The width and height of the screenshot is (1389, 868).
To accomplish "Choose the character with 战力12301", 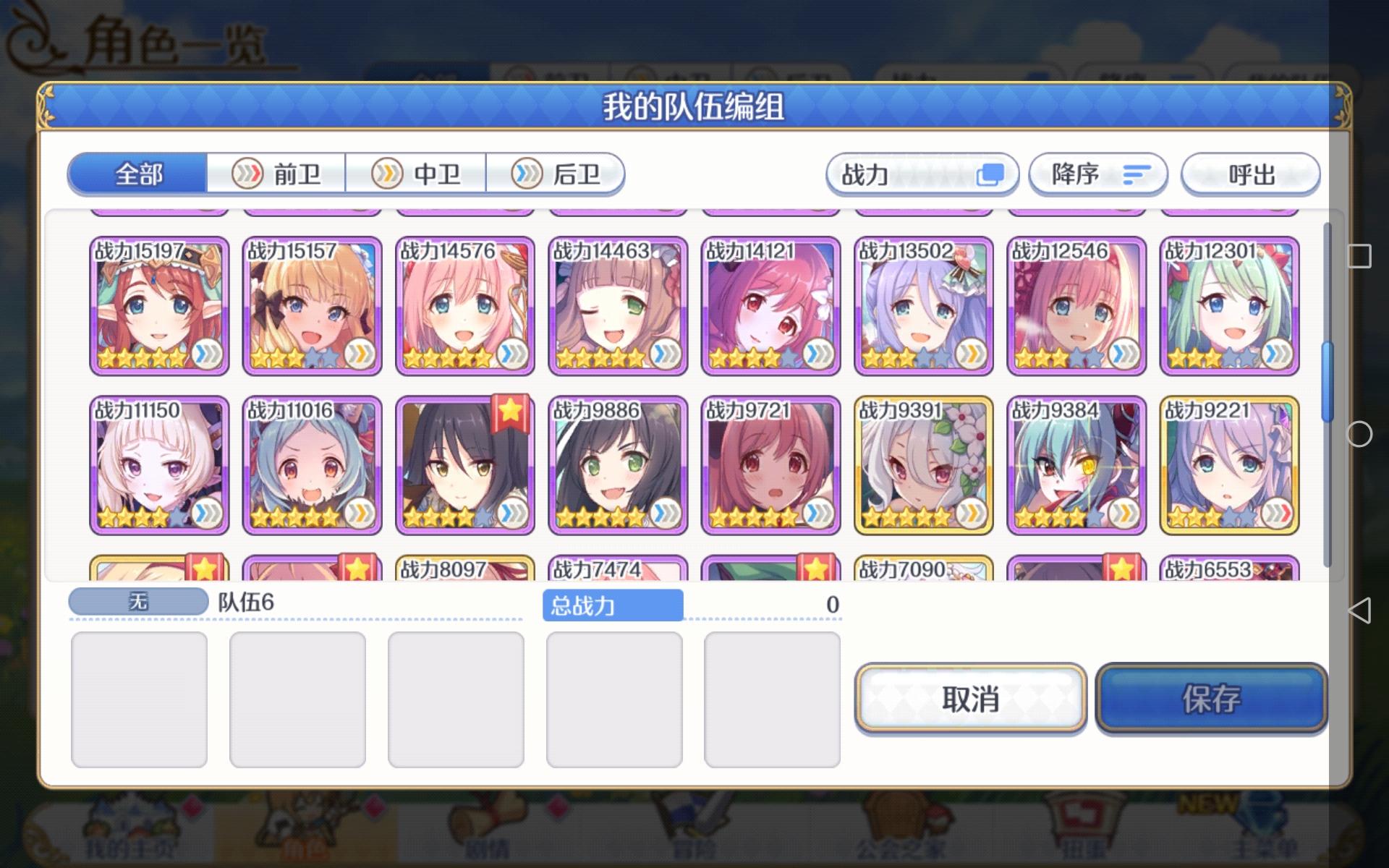I will [x=1230, y=304].
